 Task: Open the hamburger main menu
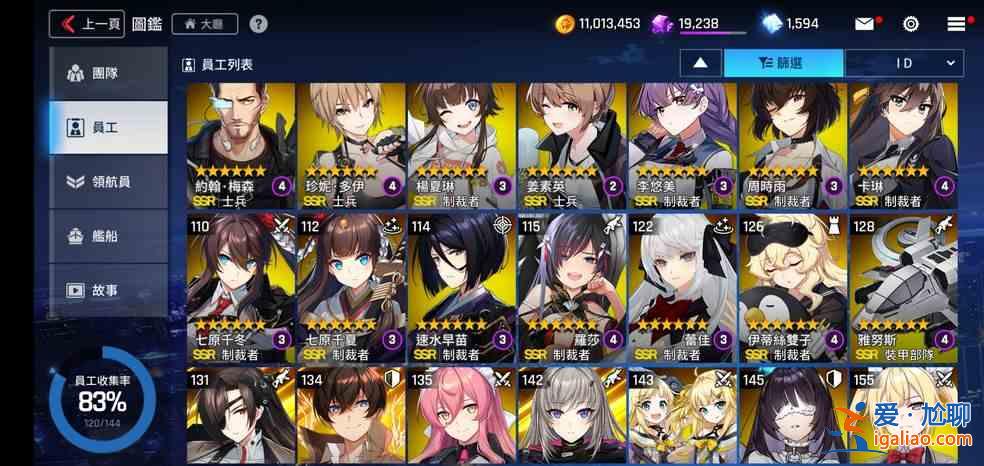[957, 24]
